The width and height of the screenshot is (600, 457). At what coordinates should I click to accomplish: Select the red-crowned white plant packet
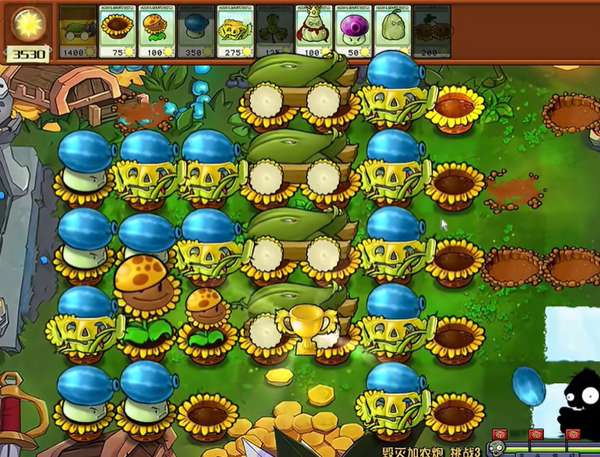(313, 31)
